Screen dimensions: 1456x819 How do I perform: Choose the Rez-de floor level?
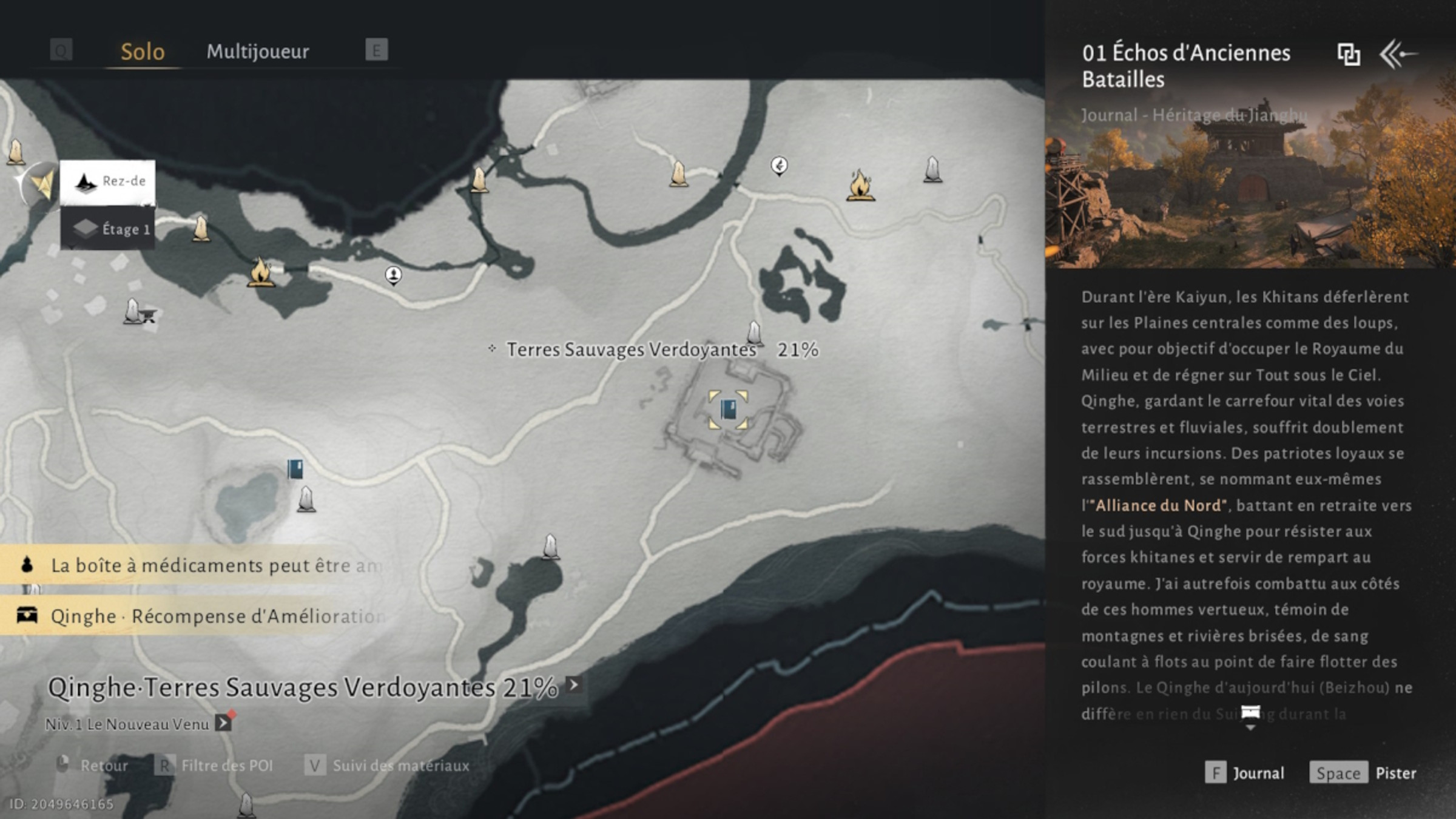[108, 181]
